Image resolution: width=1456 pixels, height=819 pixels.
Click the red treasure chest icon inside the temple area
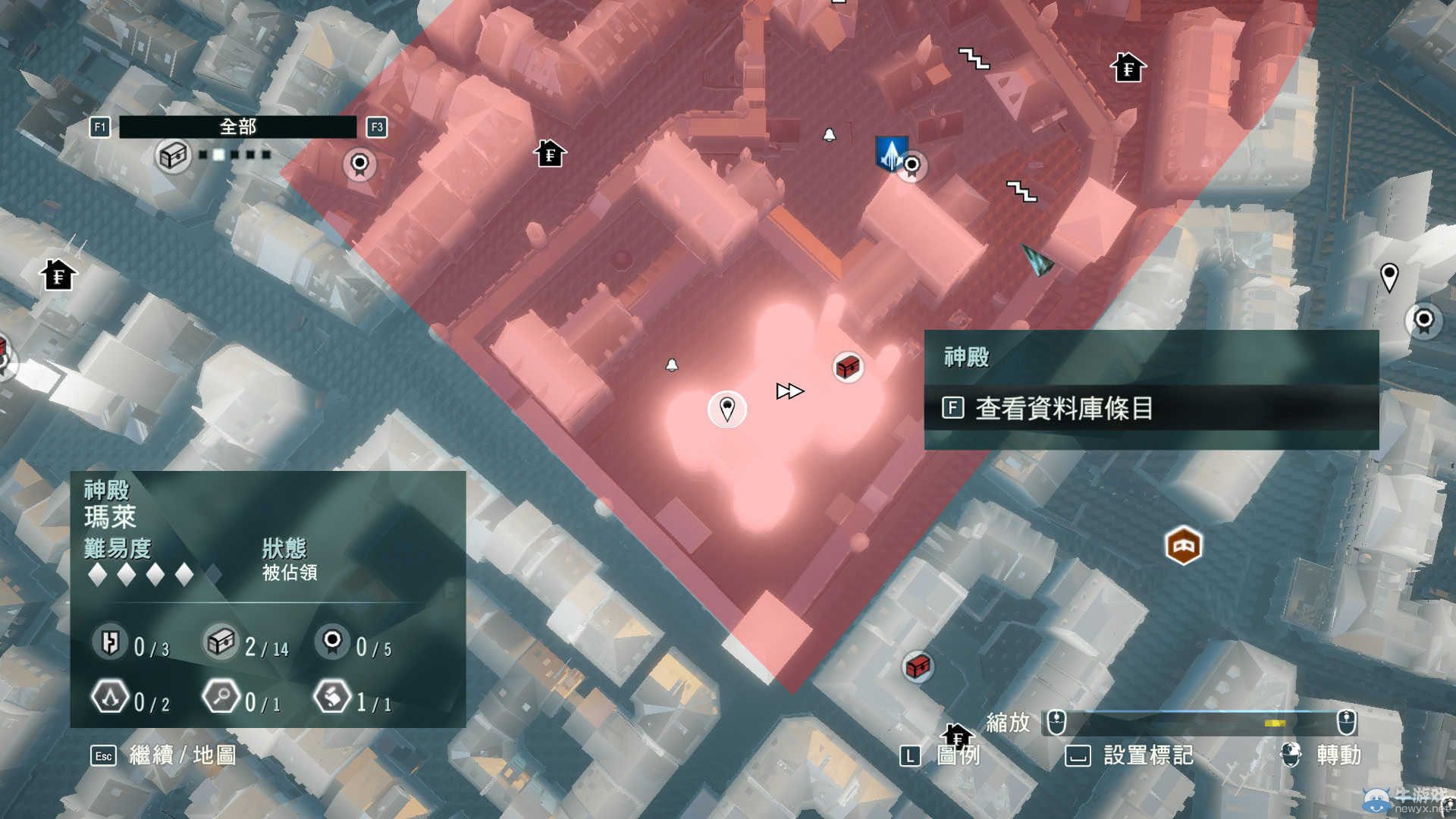click(846, 366)
